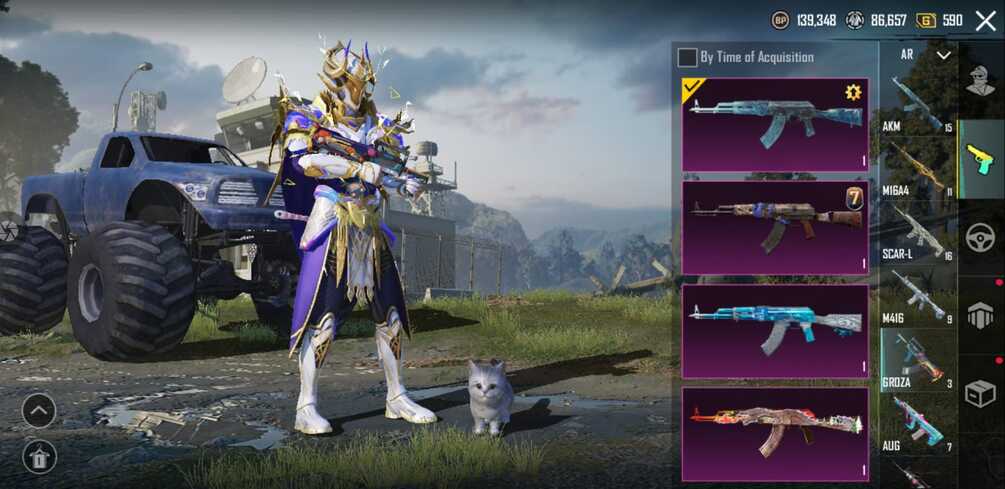The width and height of the screenshot is (1005, 489).
Task: Tick the By Time of Acquisition checkbox
Action: point(687,58)
